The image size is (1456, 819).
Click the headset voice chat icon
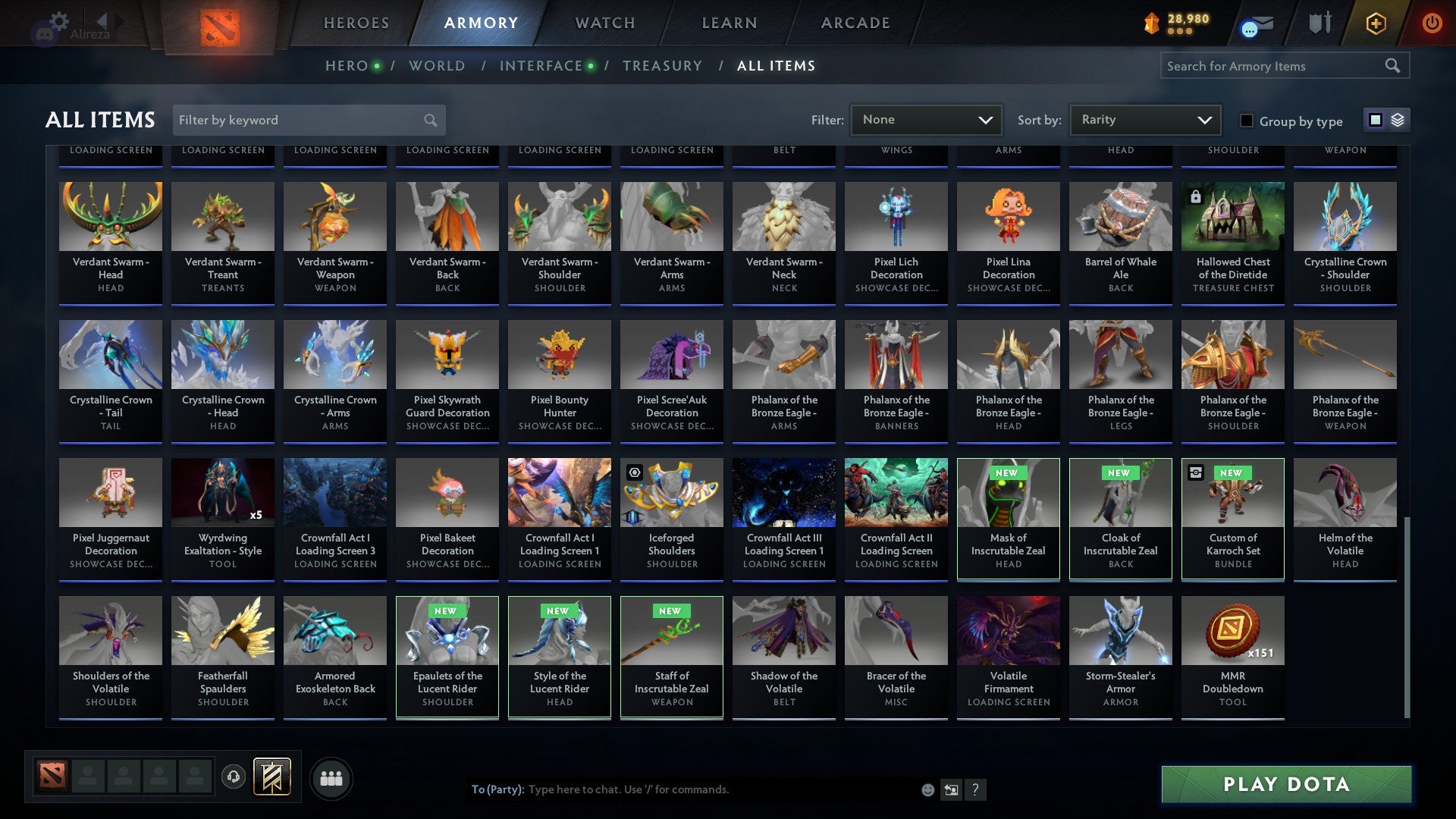(x=233, y=777)
